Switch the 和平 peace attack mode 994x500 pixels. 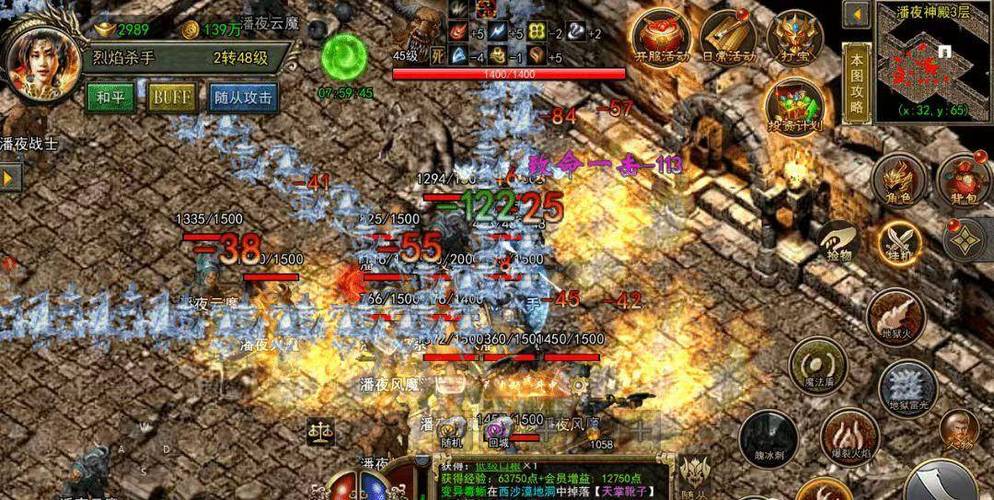(111, 98)
